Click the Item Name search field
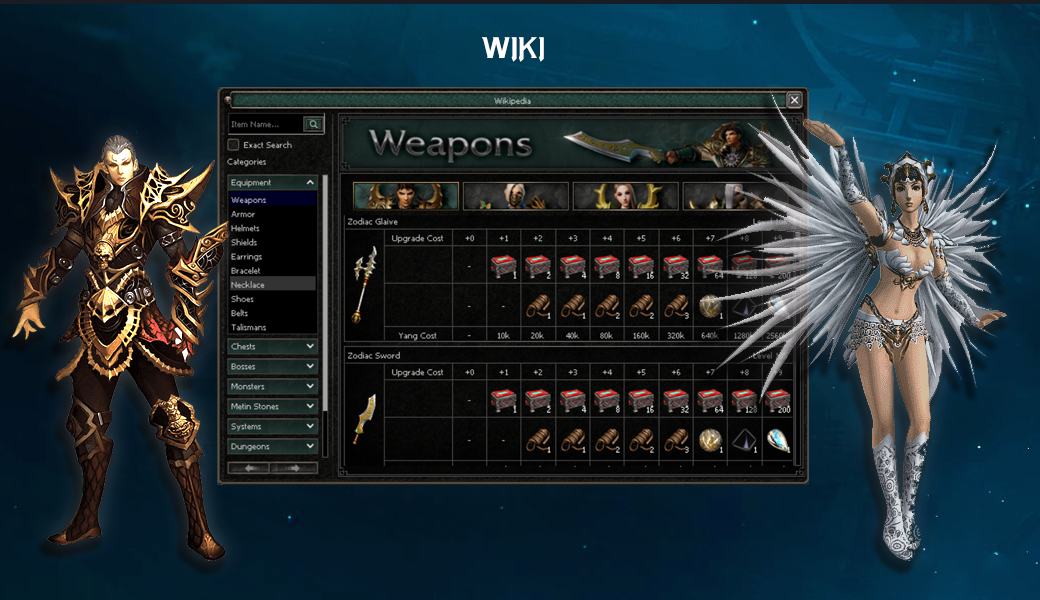1040x600 pixels. point(265,125)
